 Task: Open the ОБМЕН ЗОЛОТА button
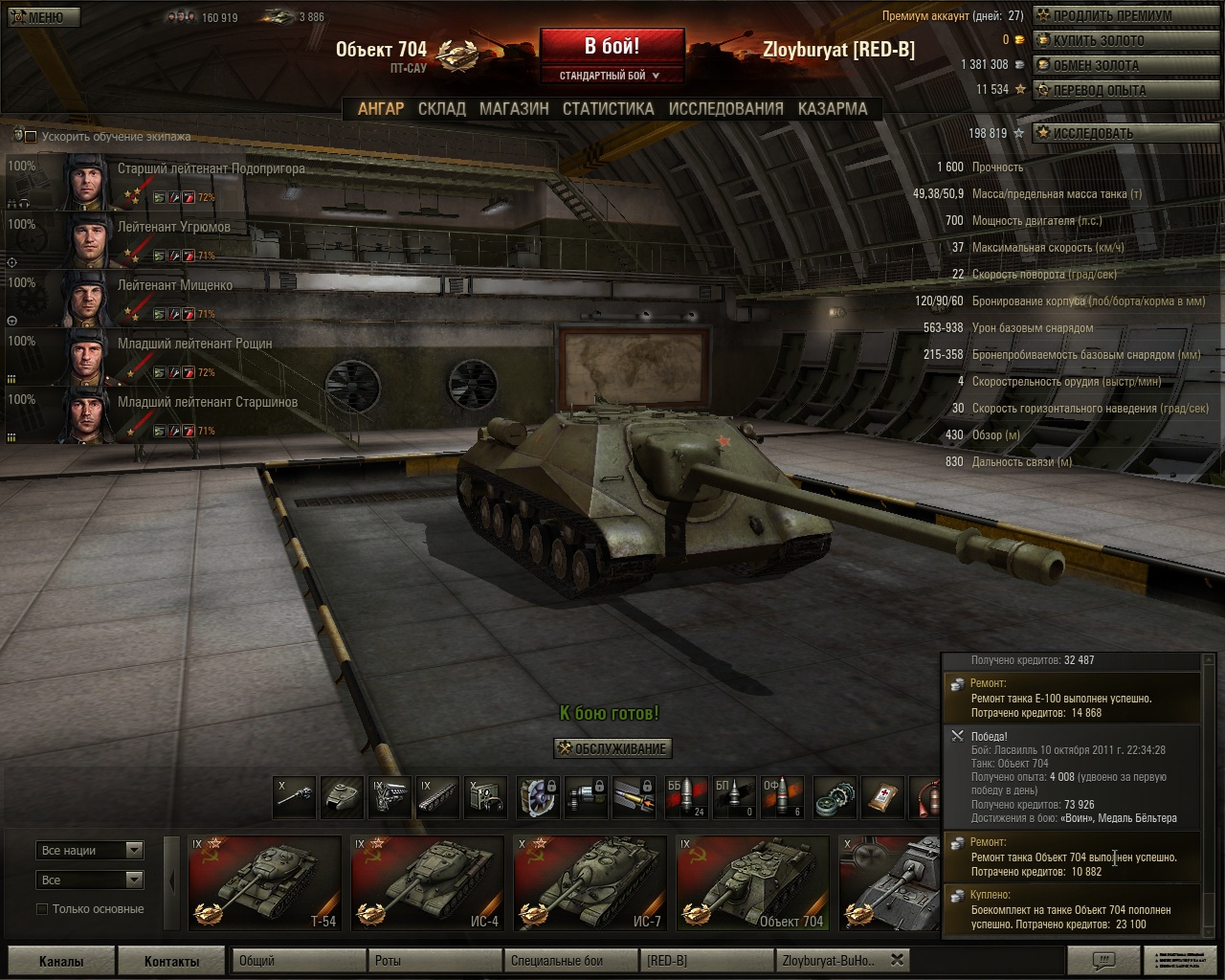point(1096,65)
